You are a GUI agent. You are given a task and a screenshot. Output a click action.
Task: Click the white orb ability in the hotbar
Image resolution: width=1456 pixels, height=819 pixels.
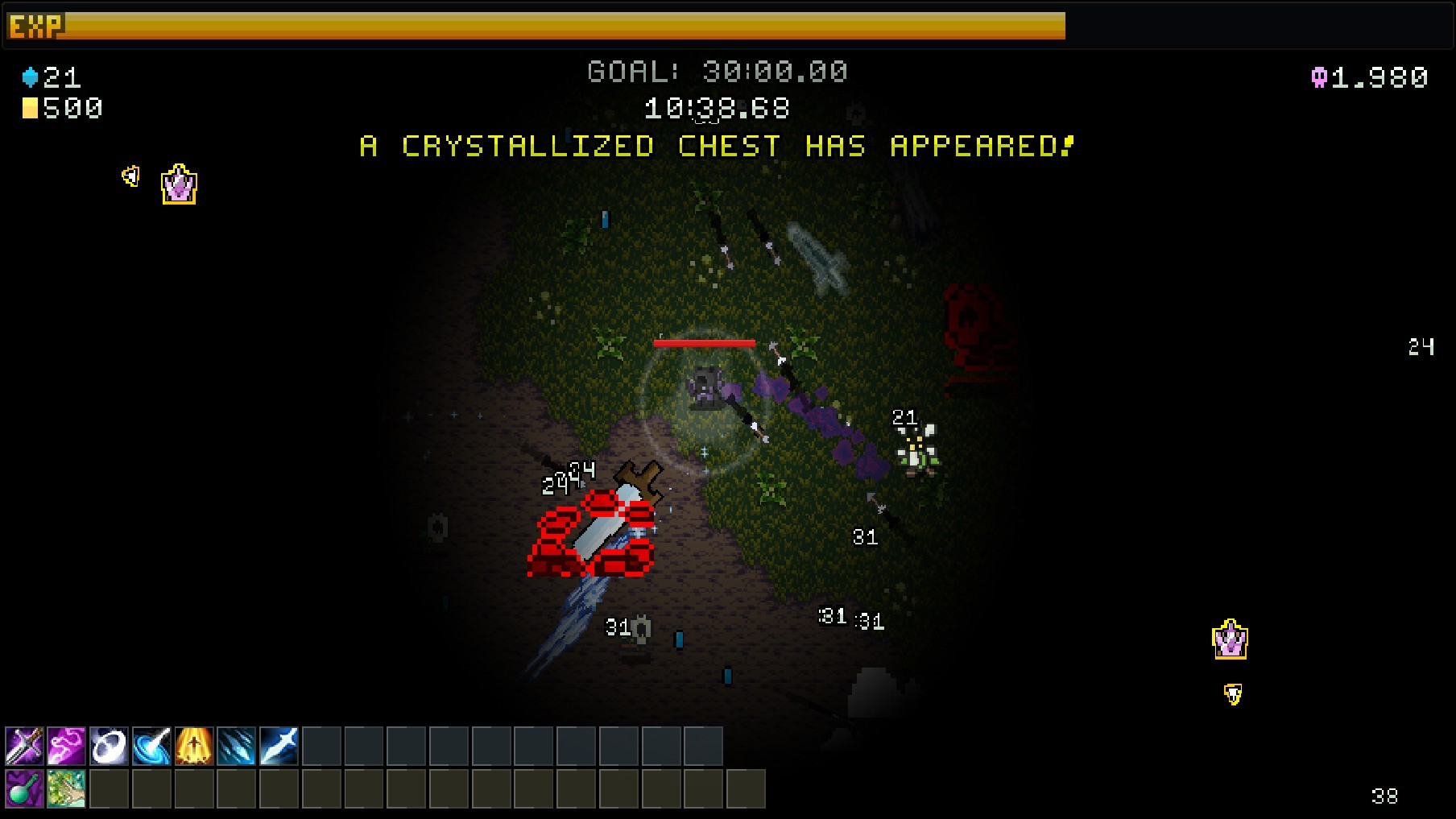[110, 745]
